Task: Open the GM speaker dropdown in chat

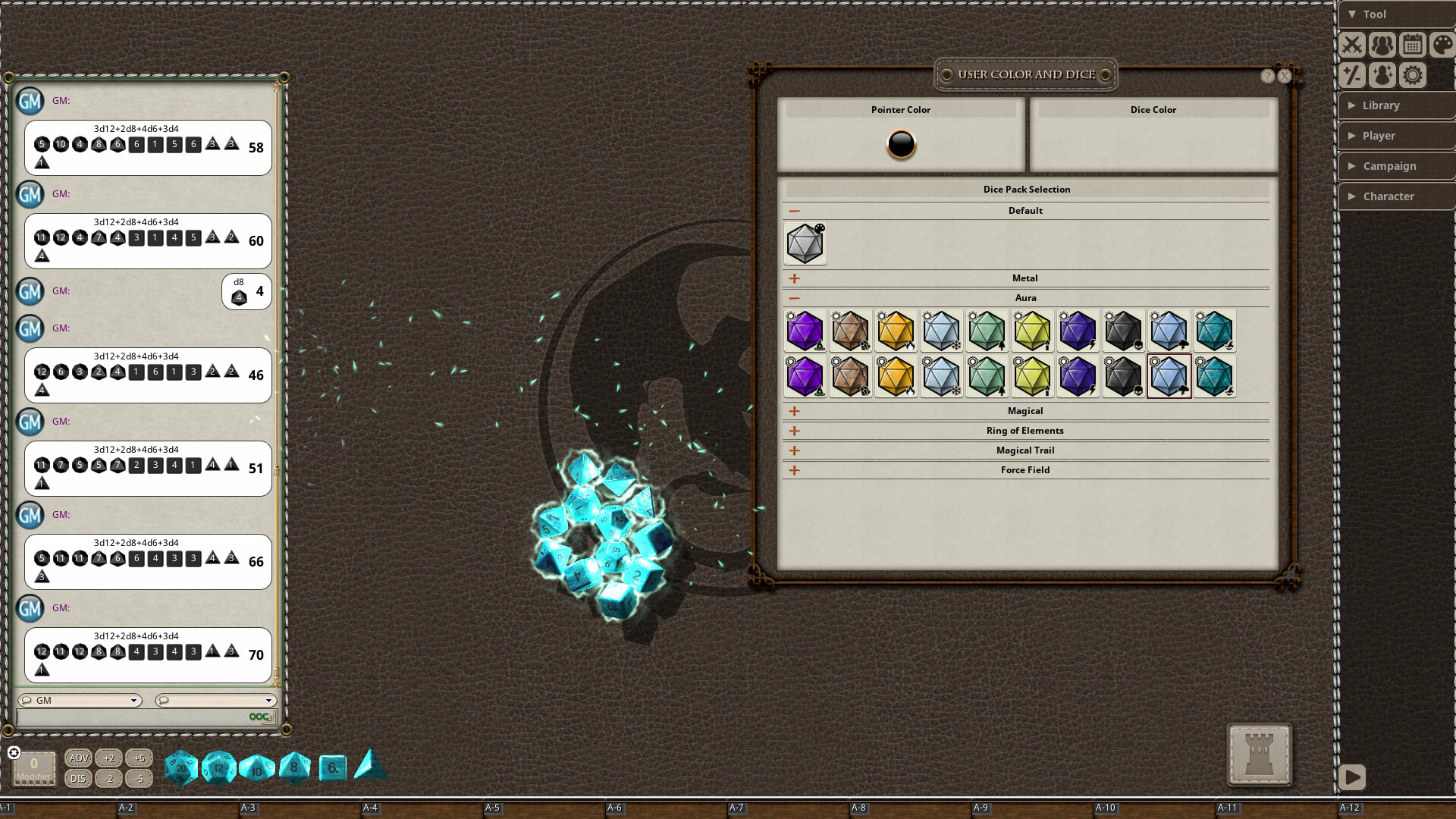Action: point(80,701)
